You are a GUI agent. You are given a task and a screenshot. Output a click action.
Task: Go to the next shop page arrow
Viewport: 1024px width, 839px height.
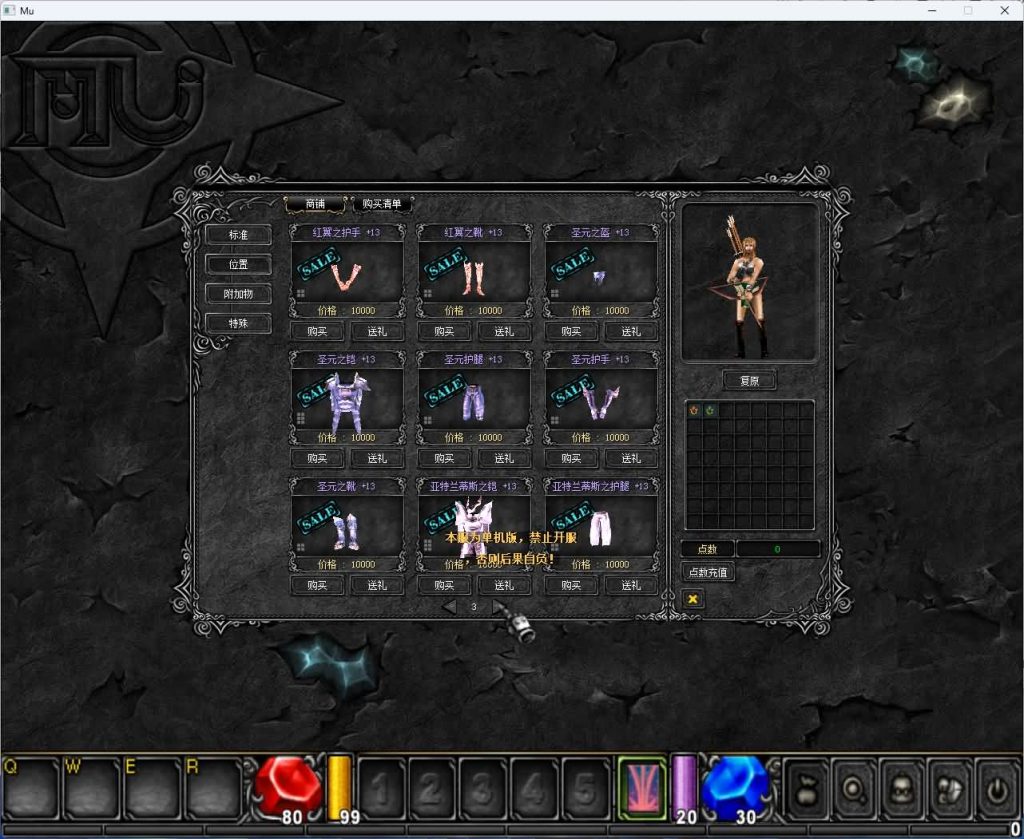498,607
